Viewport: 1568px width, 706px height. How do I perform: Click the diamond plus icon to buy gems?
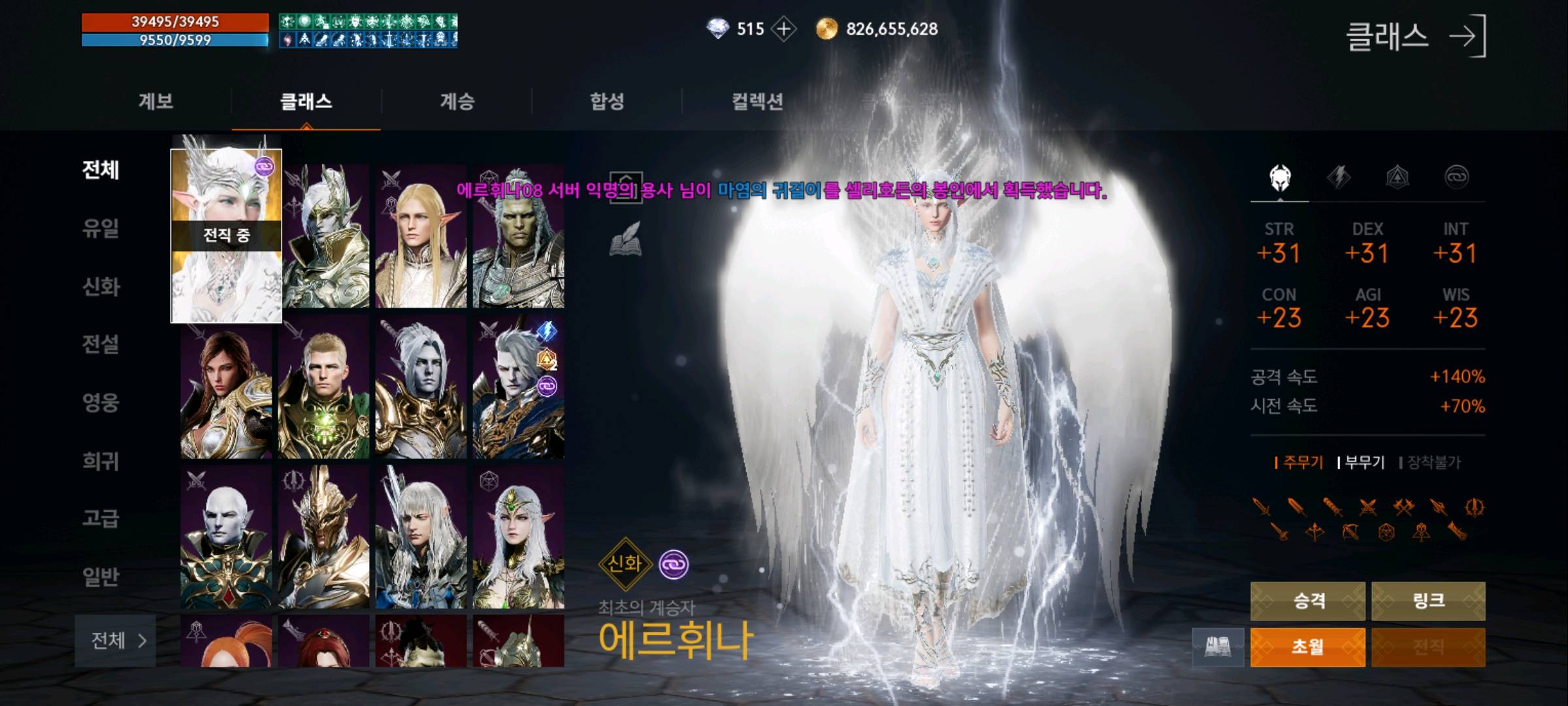pyautogui.click(x=783, y=29)
